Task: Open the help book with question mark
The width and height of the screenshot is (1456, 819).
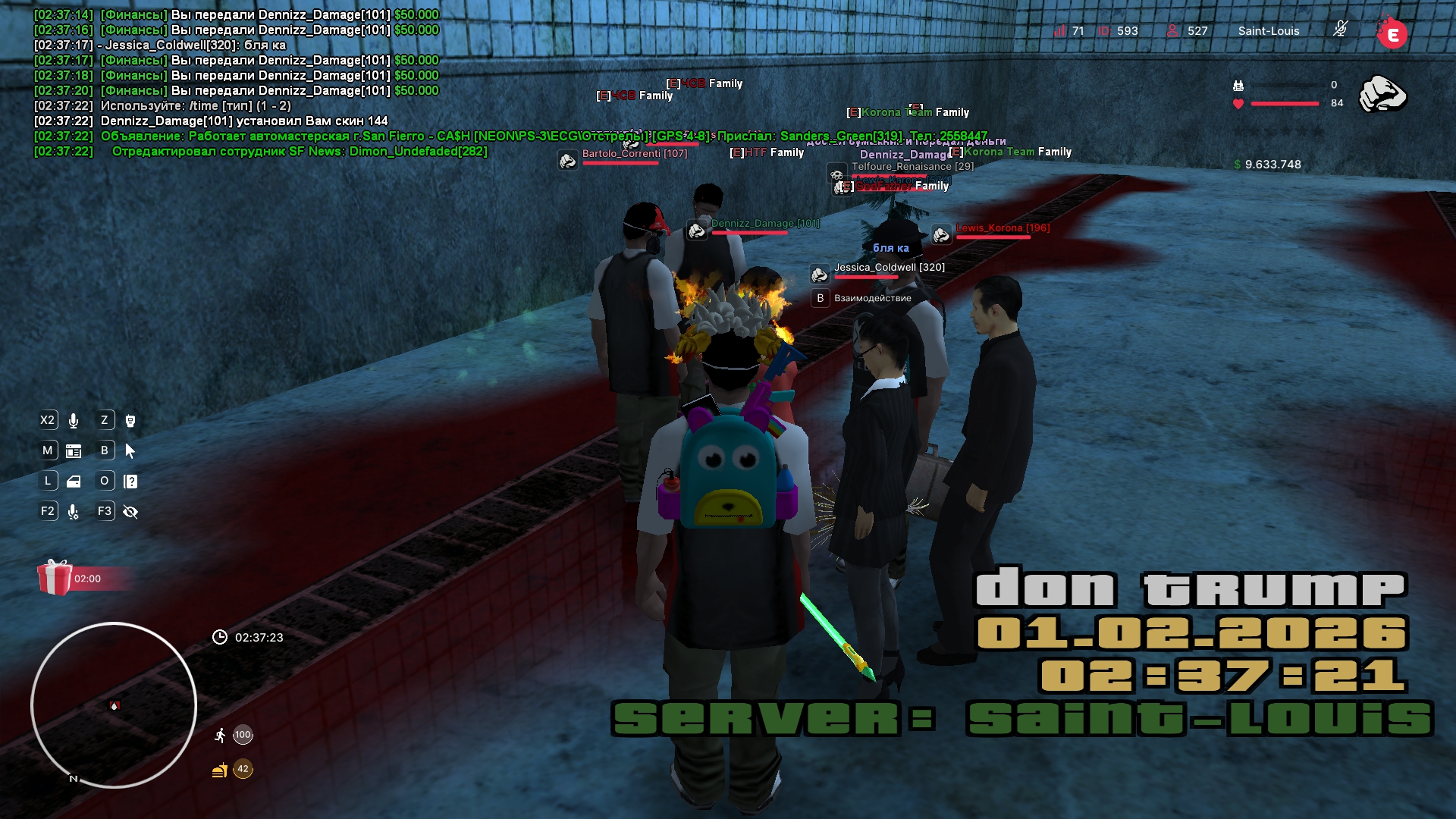Action: [130, 482]
